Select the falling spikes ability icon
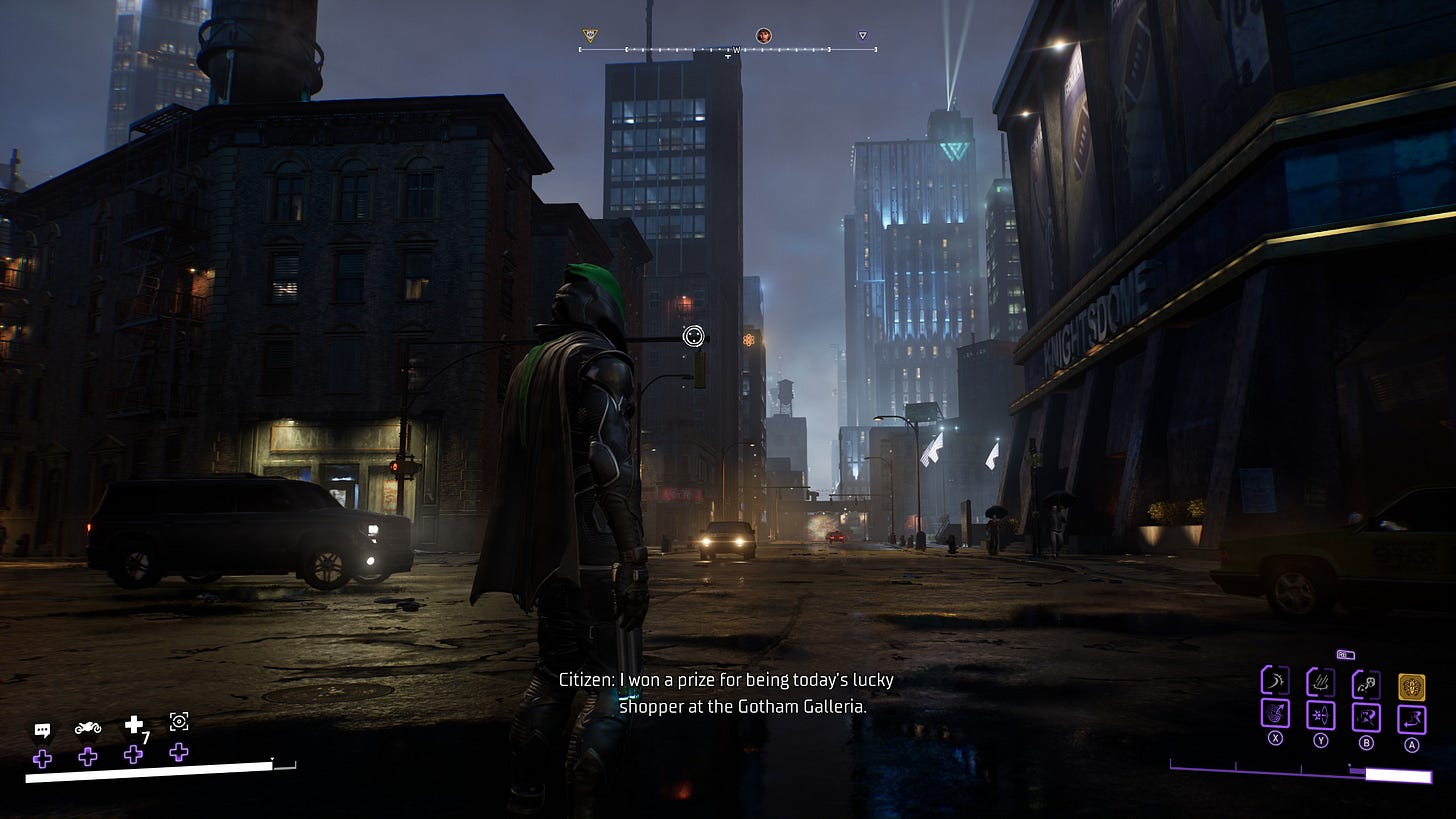This screenshot has height=819, width=1456. coord(1320,683)
